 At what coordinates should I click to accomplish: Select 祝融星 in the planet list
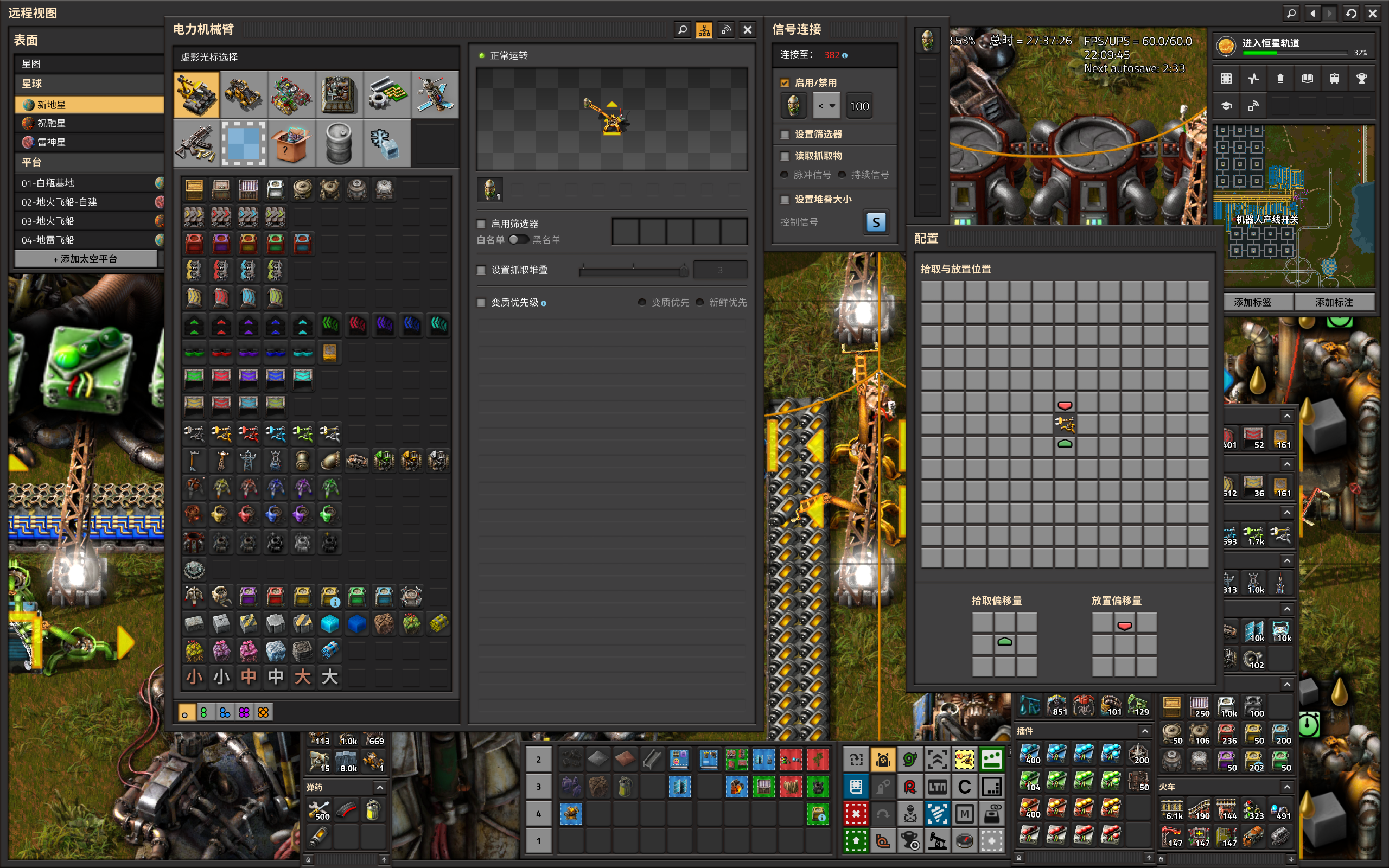click(x=52, y=124)
